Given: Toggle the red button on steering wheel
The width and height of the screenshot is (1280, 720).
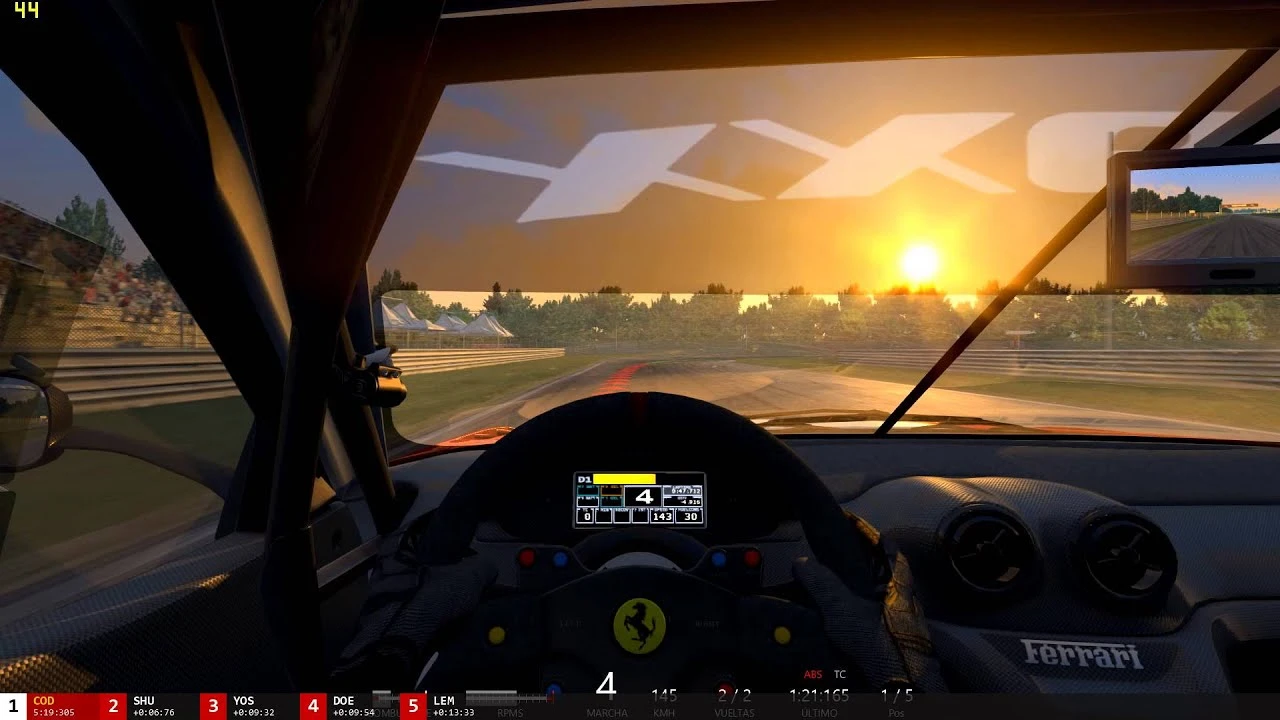Looking at the screenshot, I should click(526, 556).
